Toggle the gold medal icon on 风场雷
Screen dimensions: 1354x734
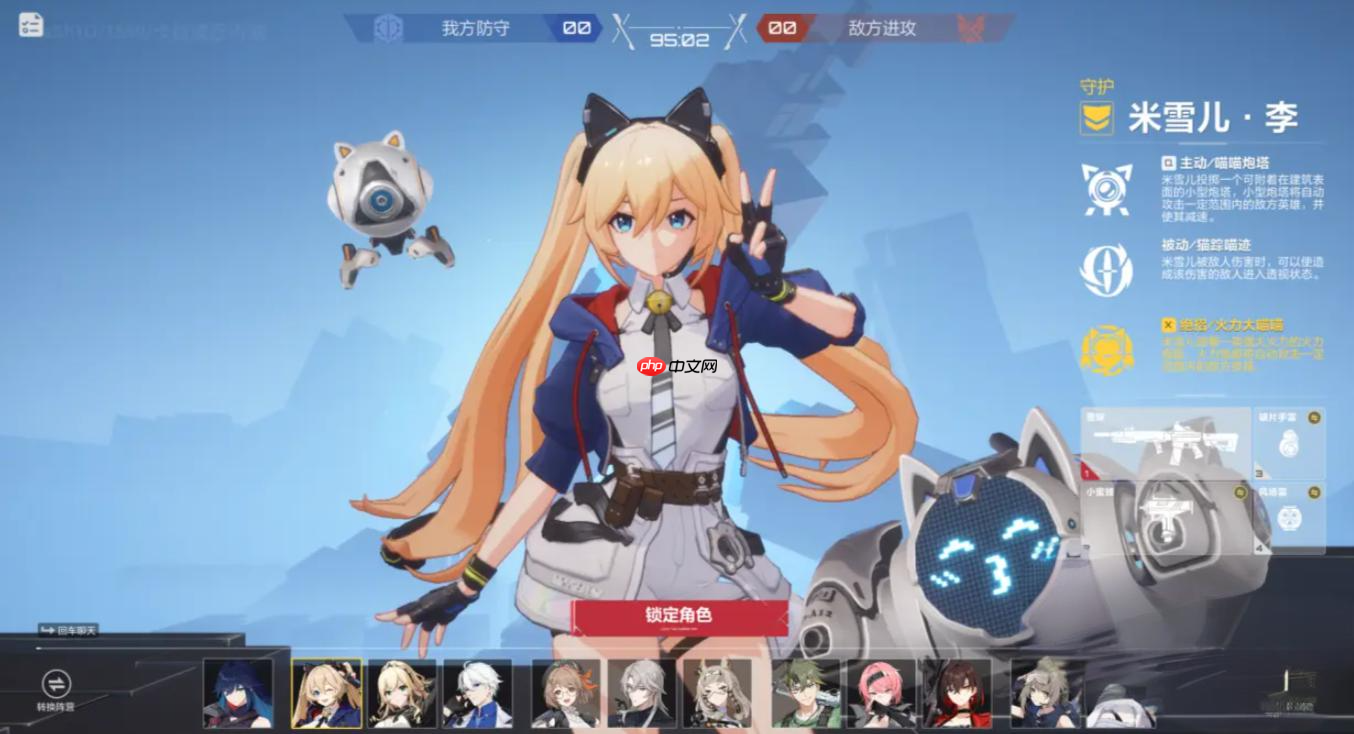[1314, 491]
